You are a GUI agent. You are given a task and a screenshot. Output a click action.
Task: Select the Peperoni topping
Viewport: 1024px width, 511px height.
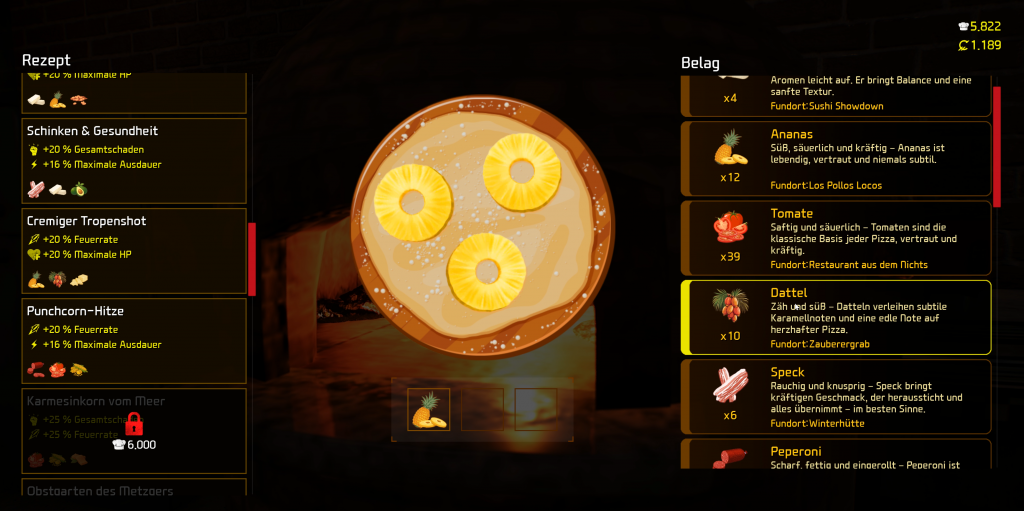pos(836,456)
